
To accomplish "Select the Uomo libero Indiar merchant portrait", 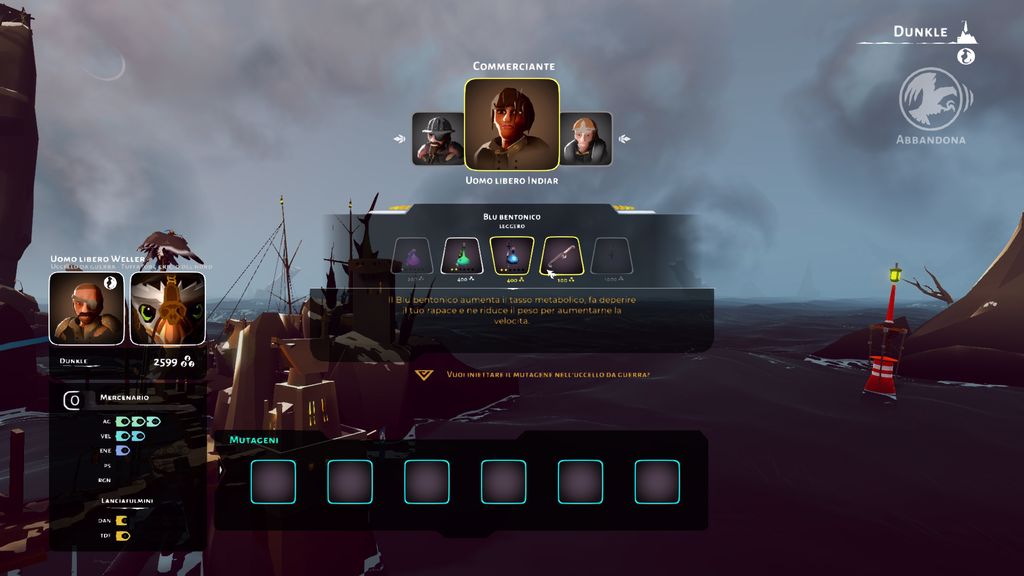I will [x=512, y=124].
